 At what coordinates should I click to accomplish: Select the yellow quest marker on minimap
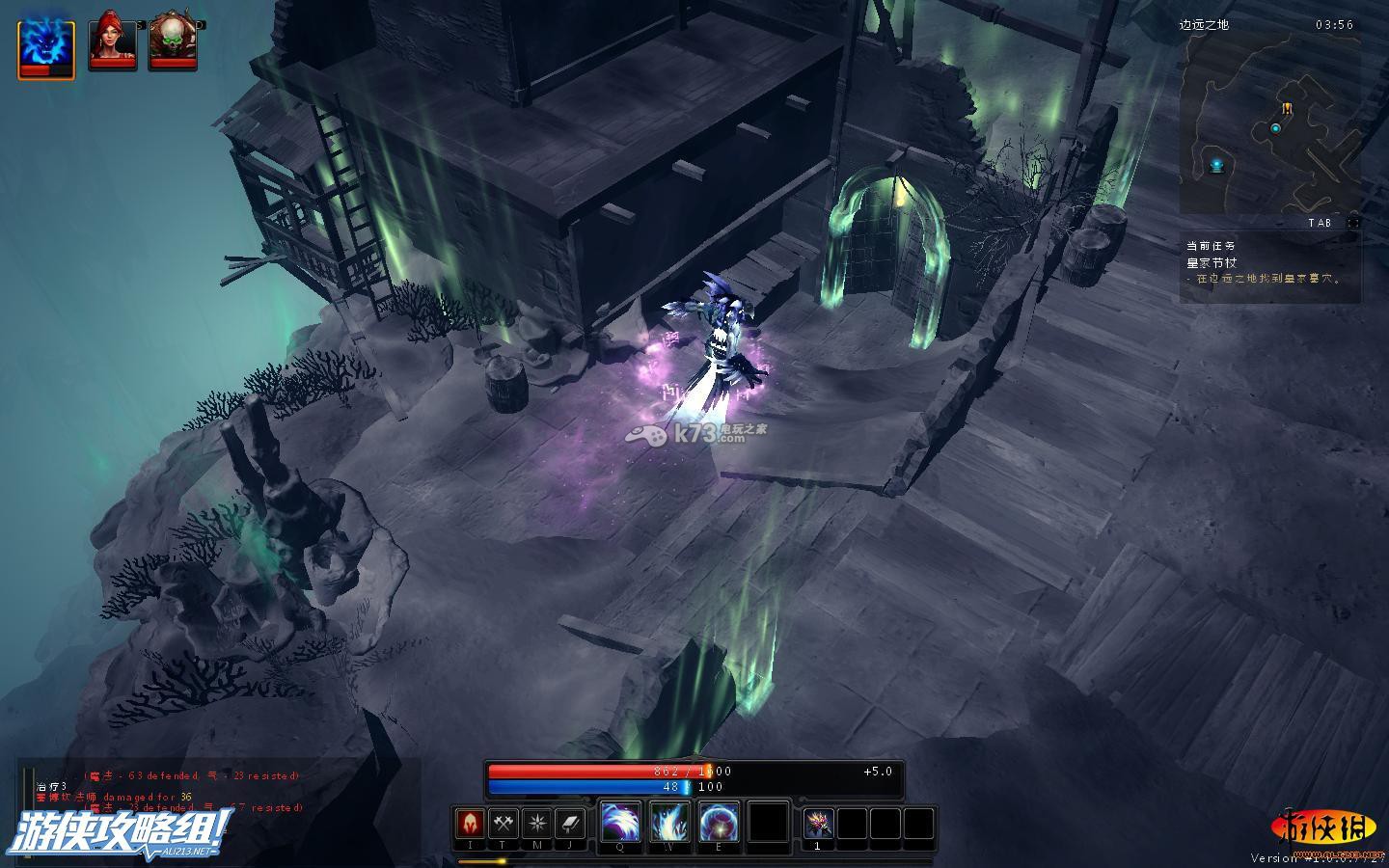(1287, 108)
